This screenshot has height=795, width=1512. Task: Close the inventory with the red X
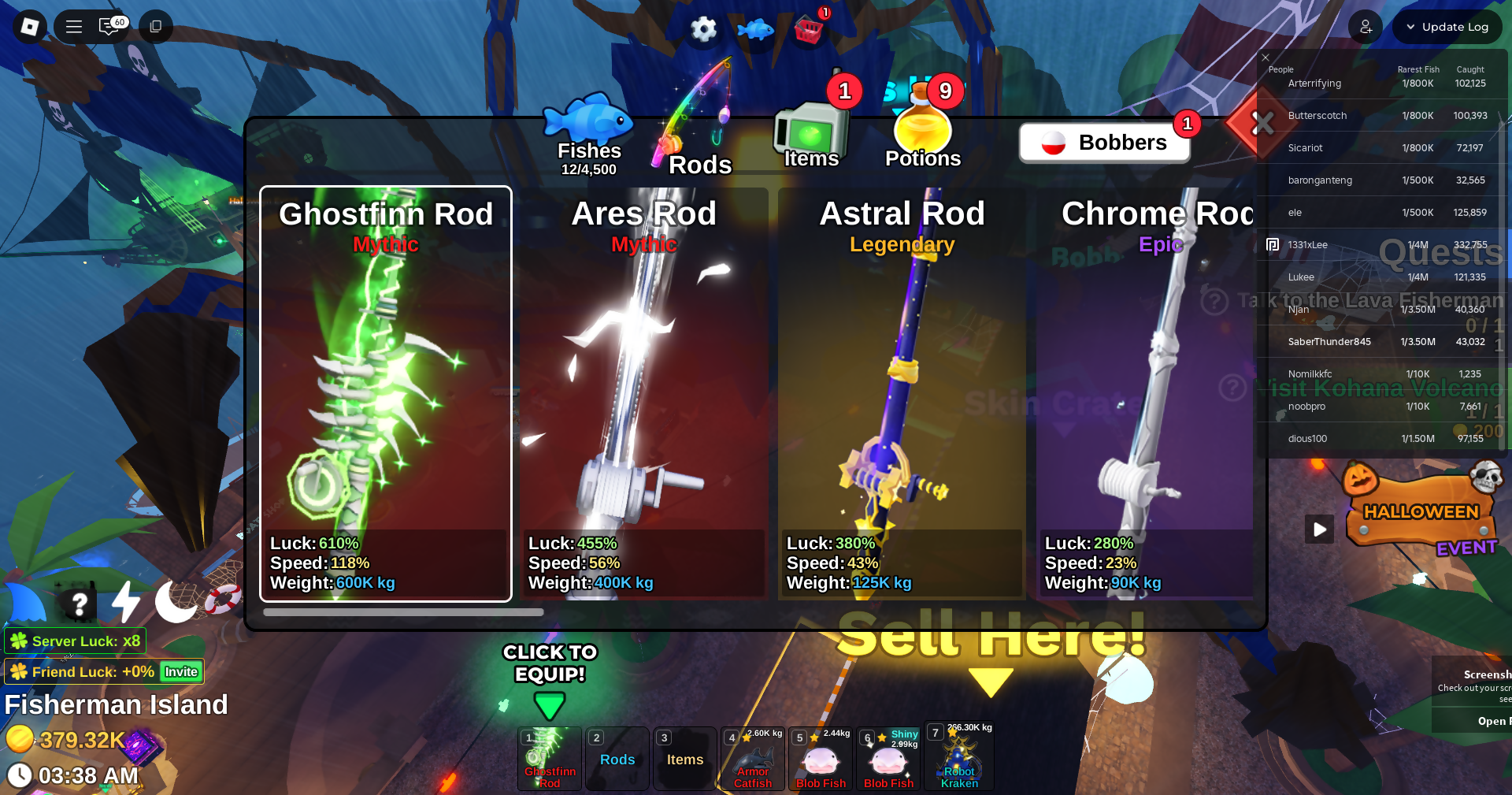[x=1262, y=123]
